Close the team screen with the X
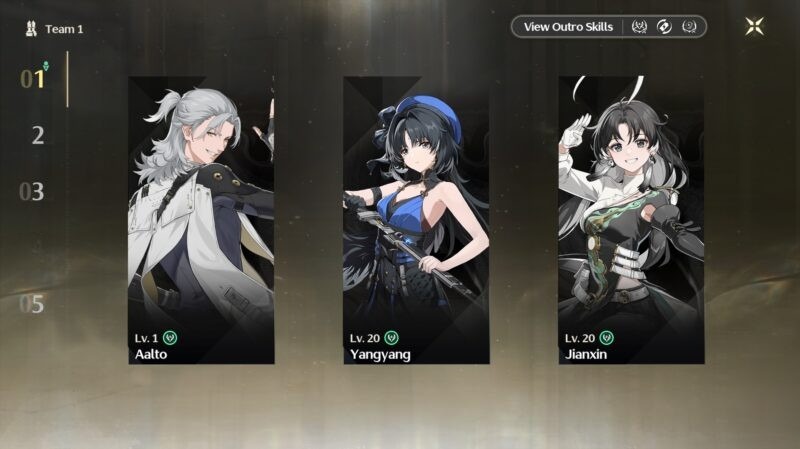Viewport: 800px width, 449px height. point(754,27)
